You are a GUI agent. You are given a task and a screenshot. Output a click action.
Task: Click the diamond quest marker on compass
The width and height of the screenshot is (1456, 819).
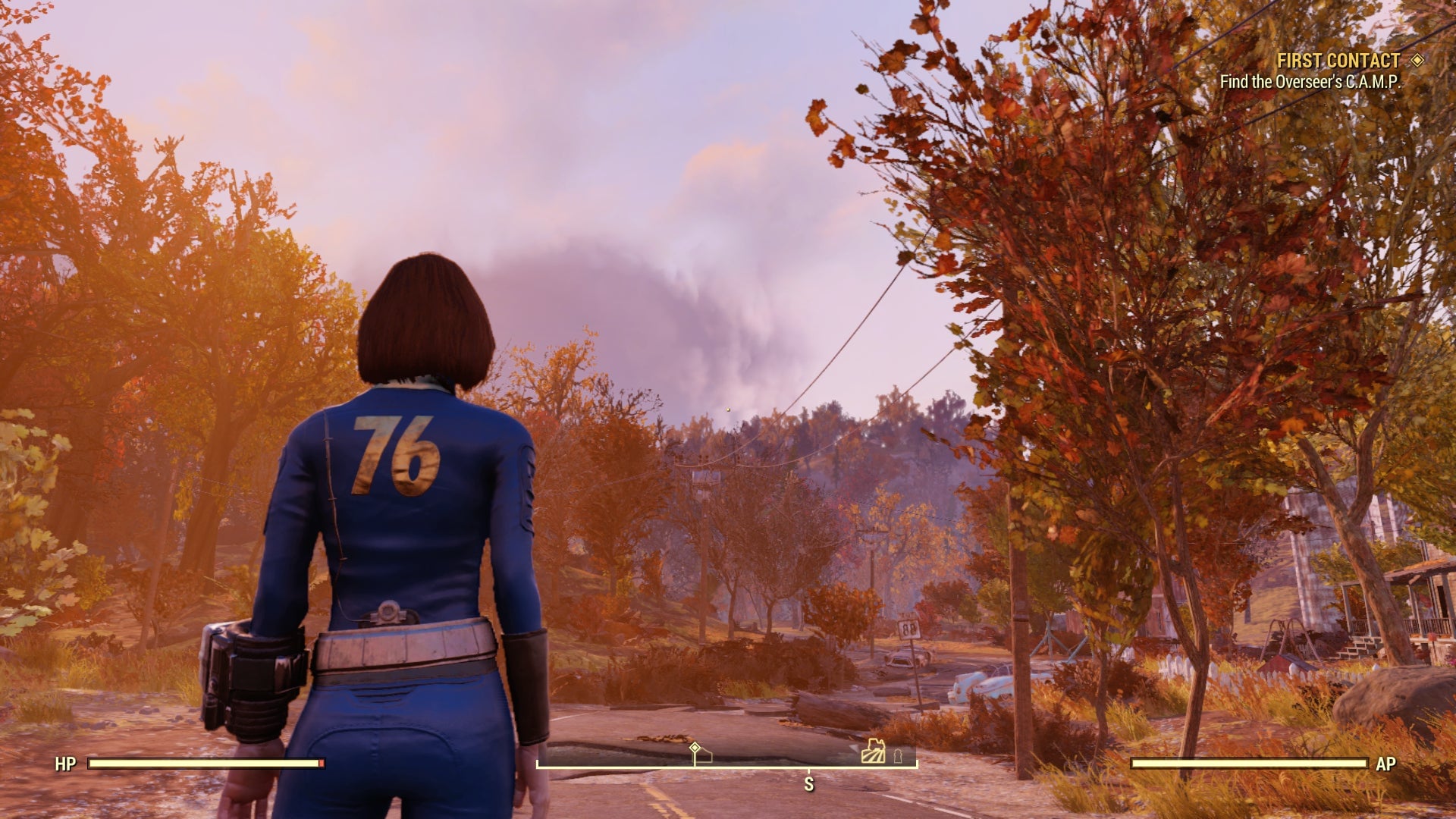[695, 747]
